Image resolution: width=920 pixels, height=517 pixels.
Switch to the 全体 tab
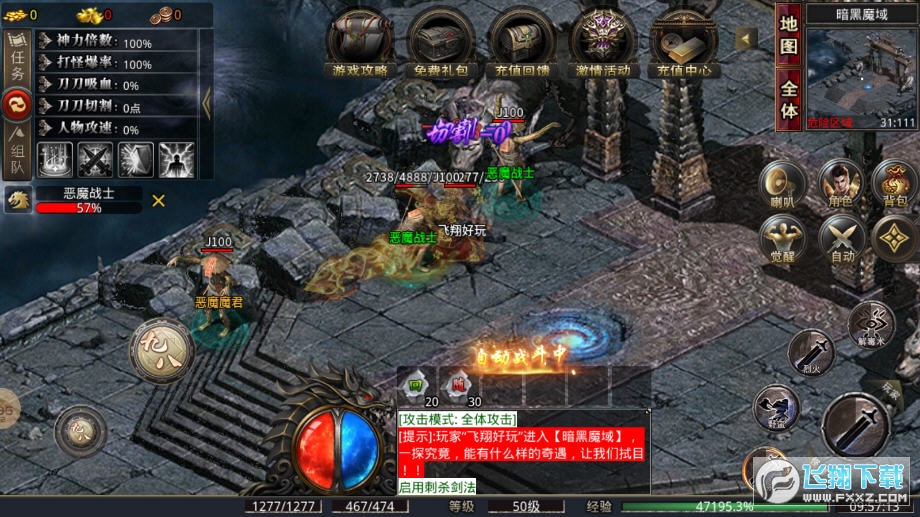click(789, 99)
